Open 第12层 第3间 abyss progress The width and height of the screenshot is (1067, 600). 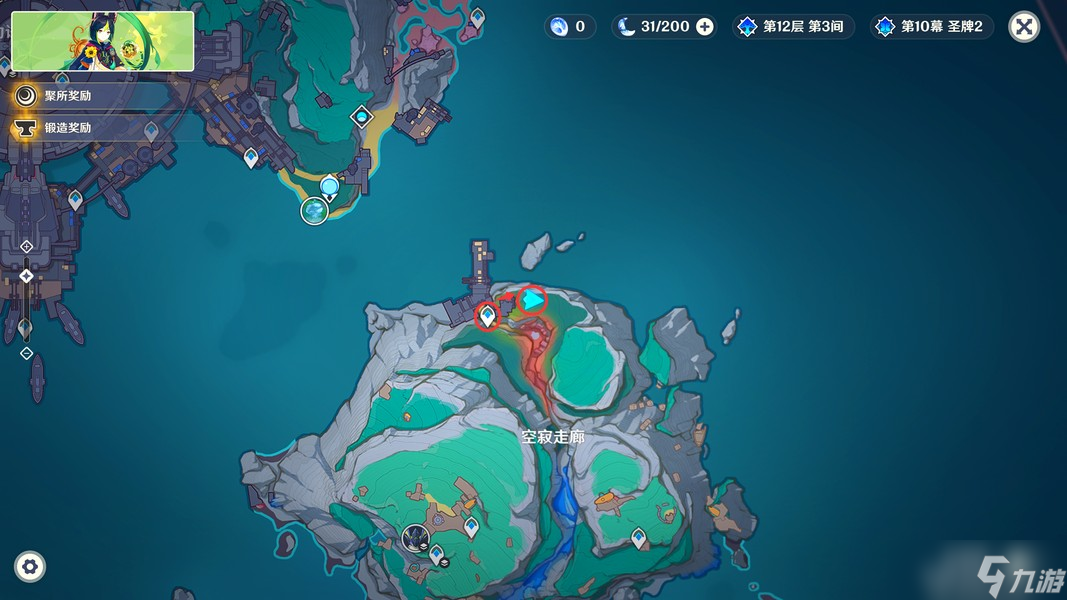click(x=793, y=27)
